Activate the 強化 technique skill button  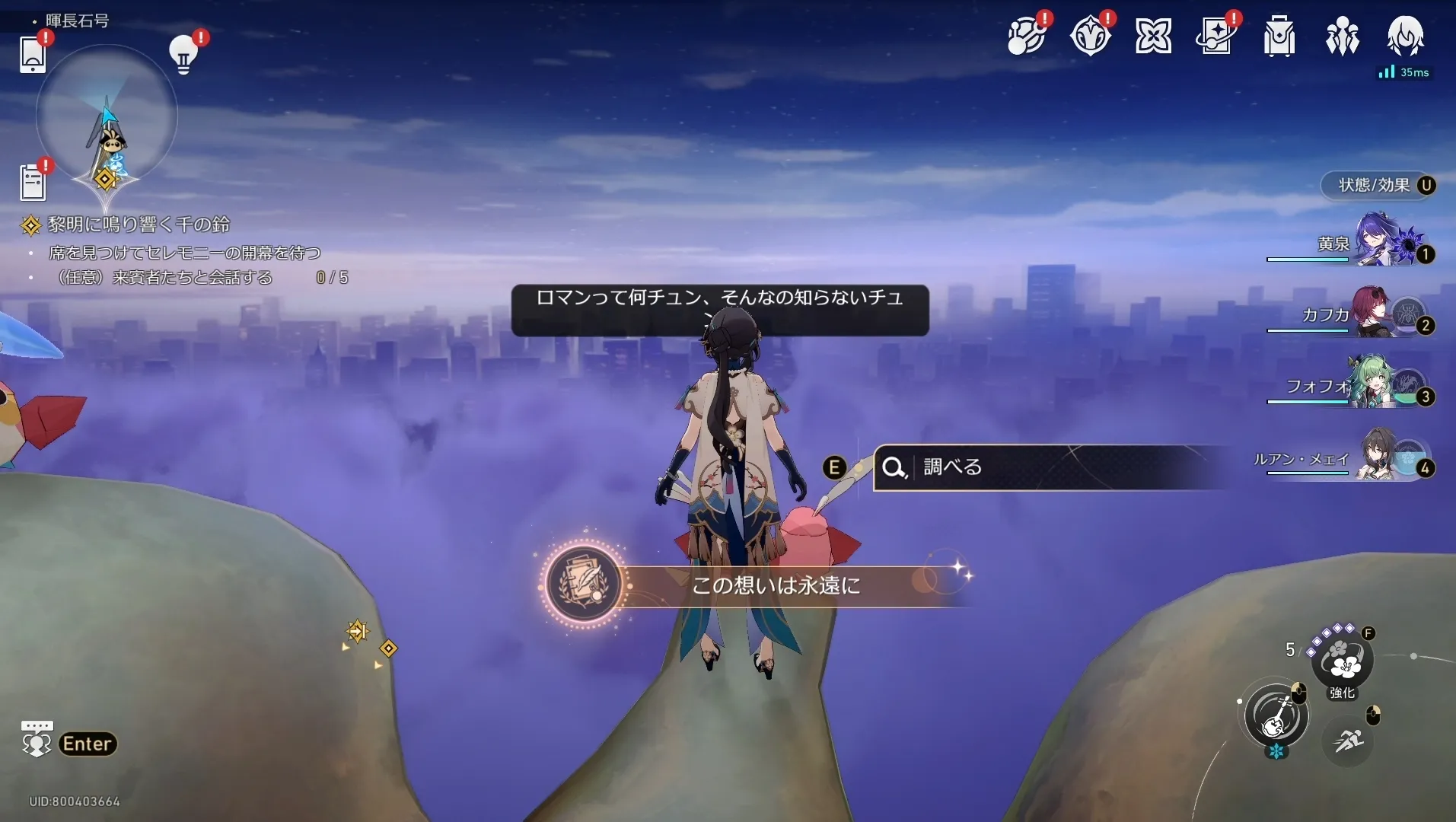click(1342, 661)
